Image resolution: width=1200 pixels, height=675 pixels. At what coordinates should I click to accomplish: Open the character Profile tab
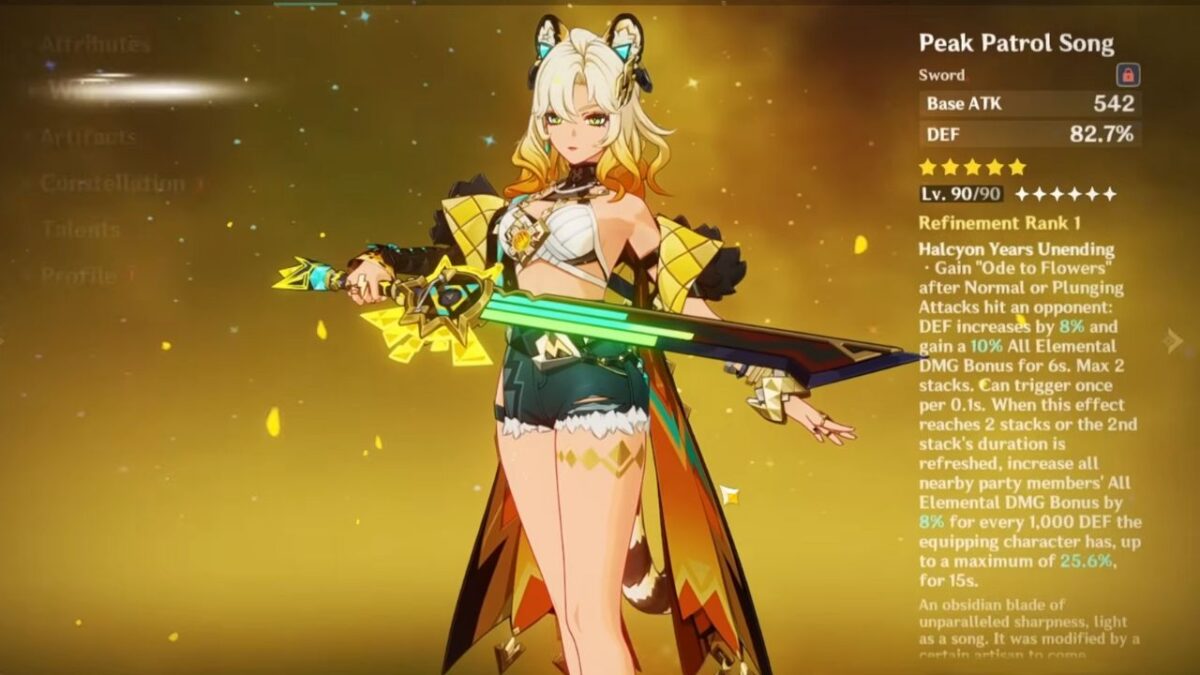click(x=78, y=275)
